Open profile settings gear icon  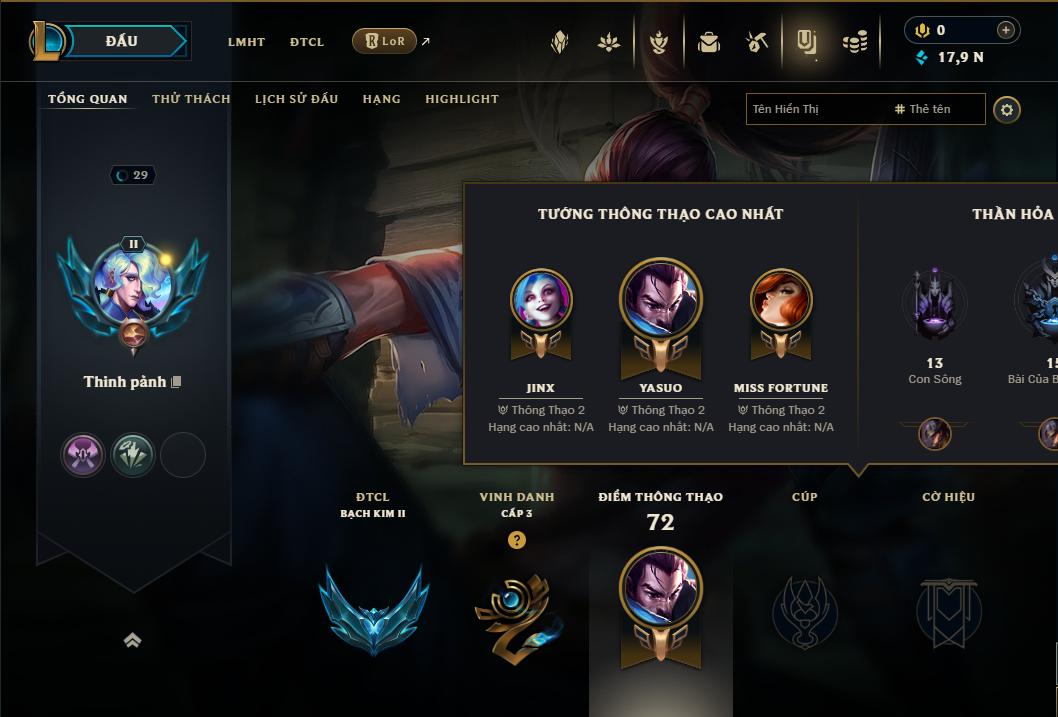tap(1007, 109)
